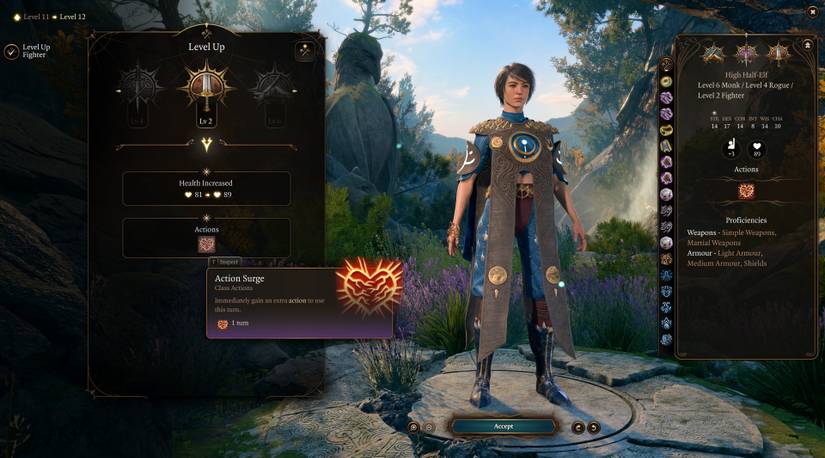Open the multiclass button in Level Up panel
The width and height of the screenshot is (825, 458).
[x=304, y=51]
